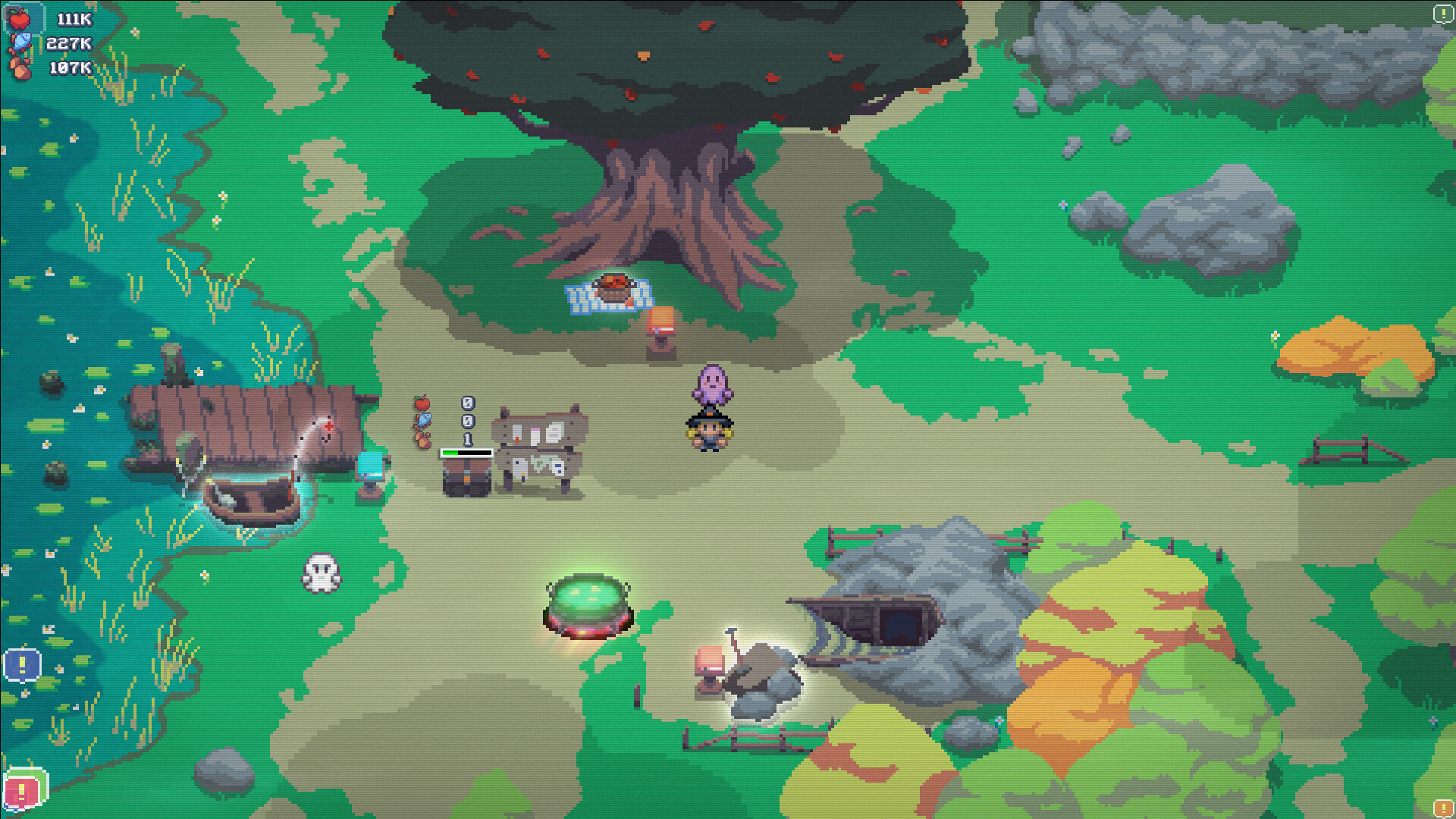Select the acorn resource icon in the HUD
The image size is (1456, 819).
coord(19,68)
